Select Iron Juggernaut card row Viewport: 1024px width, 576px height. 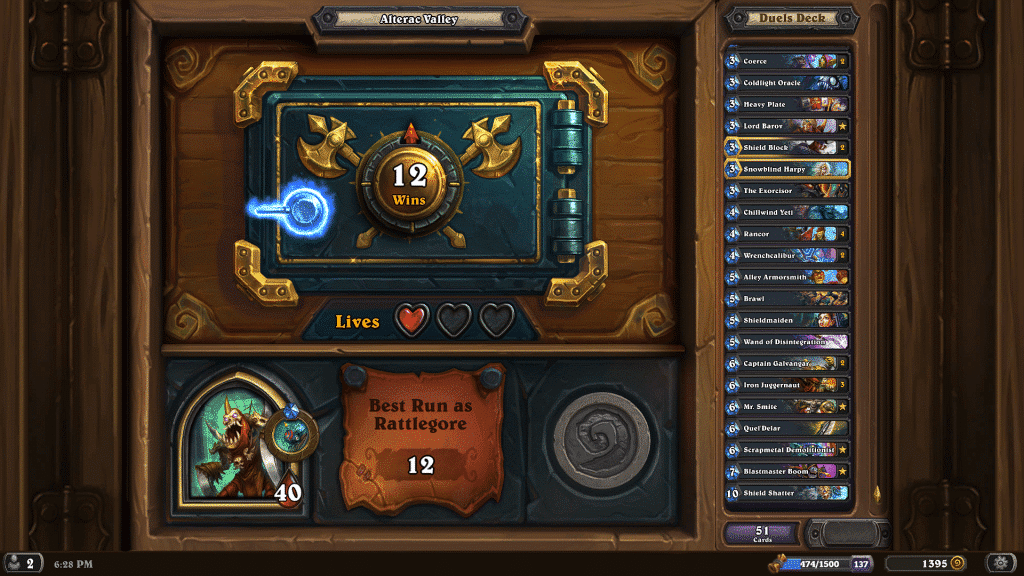[x=788, y=384]
